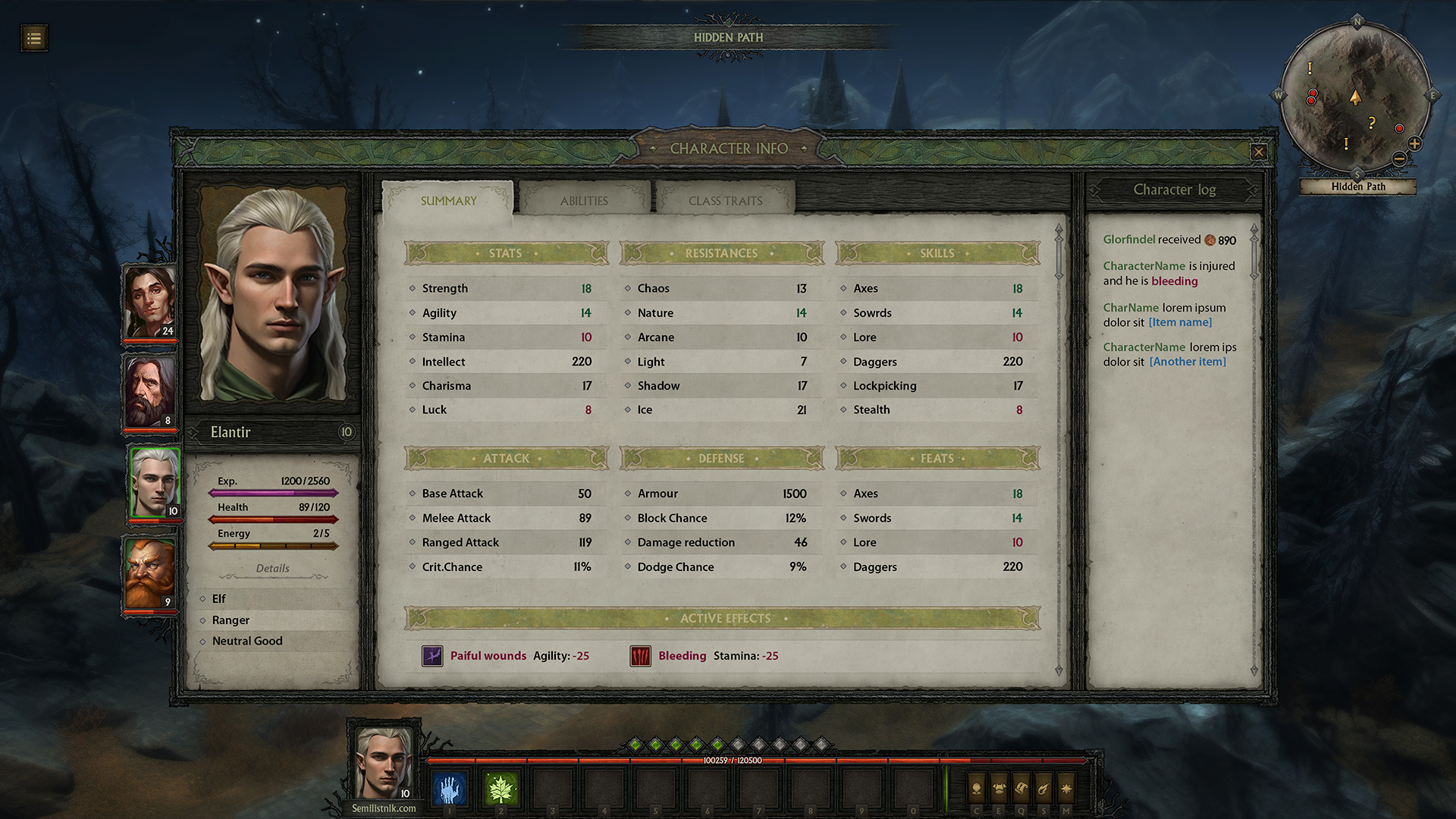Open equipment via the armor icon

tap(999, 789)
